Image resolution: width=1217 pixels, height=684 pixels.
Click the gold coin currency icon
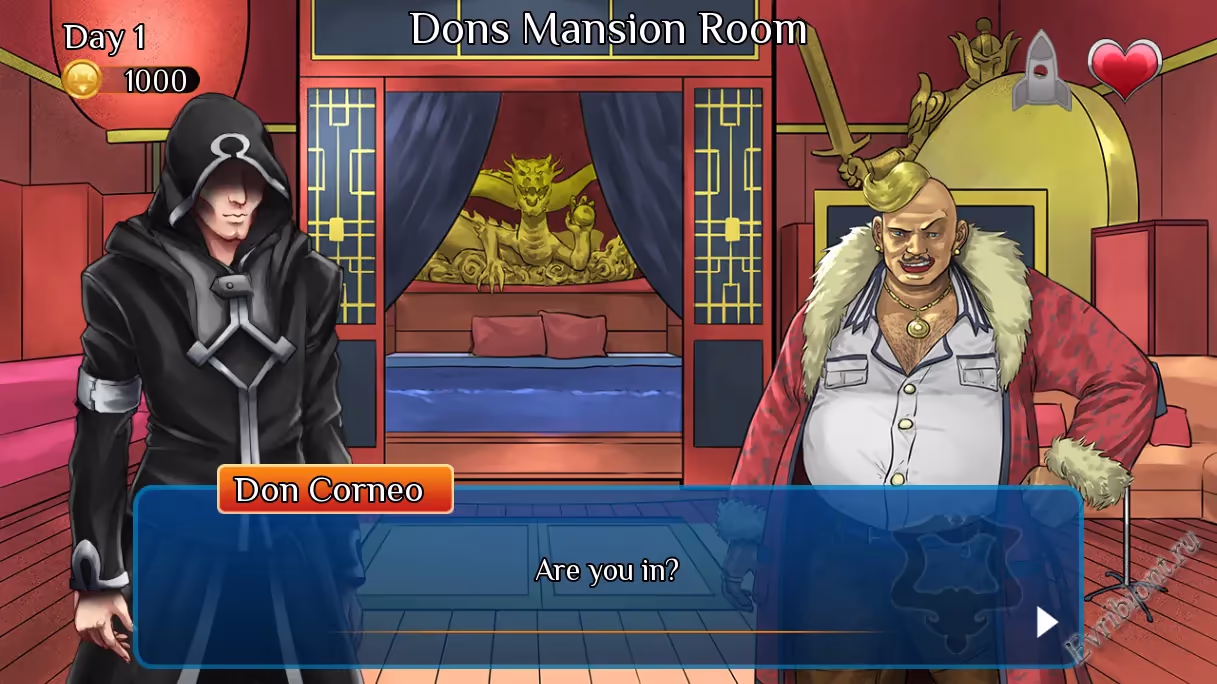tap(82, 80)
